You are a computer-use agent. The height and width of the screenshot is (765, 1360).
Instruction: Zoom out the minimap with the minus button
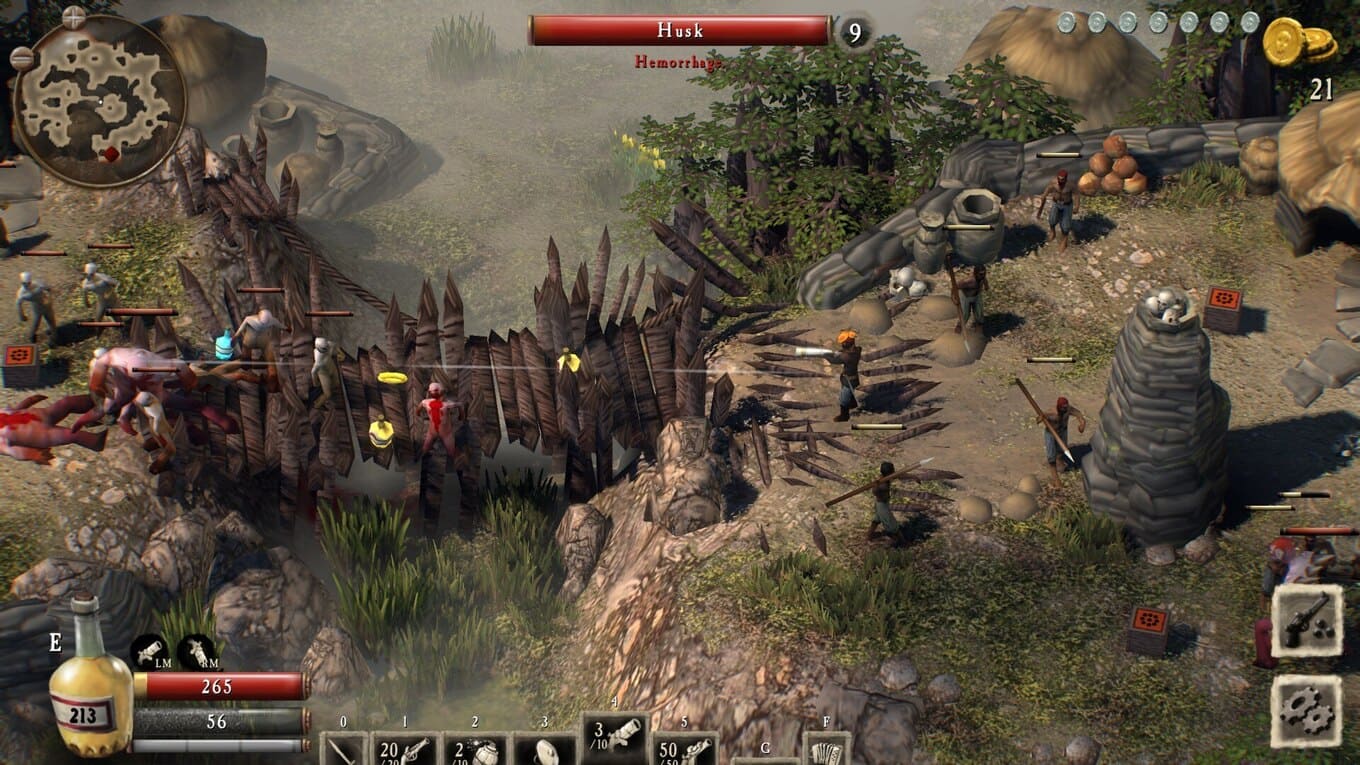point(21,58)
